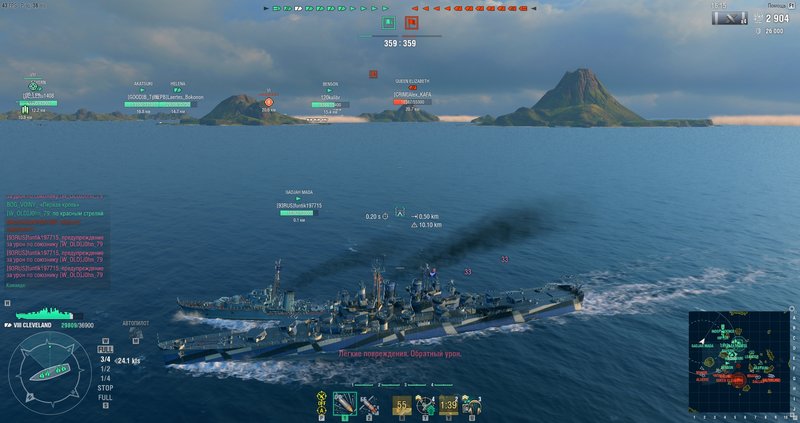The width and height of the screenshot is (800, 423).
Task: Select the high-explosive shell type
Action: coord(345,405)
